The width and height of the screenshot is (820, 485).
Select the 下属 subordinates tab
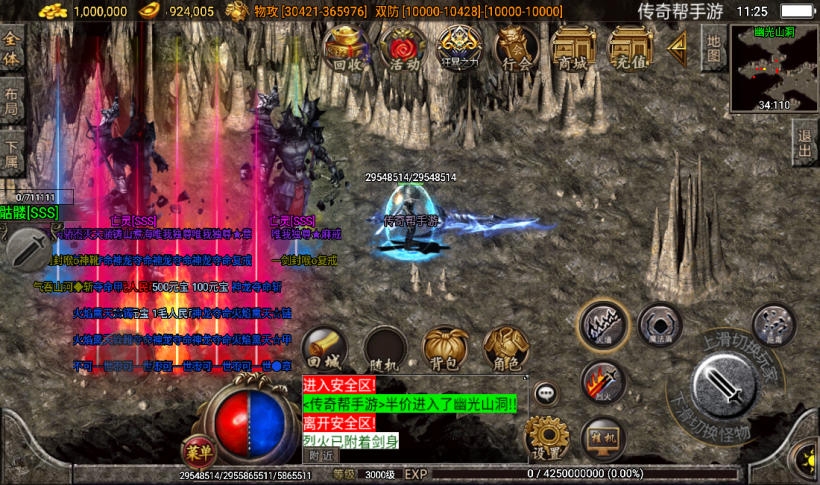[x=12, y=150]
